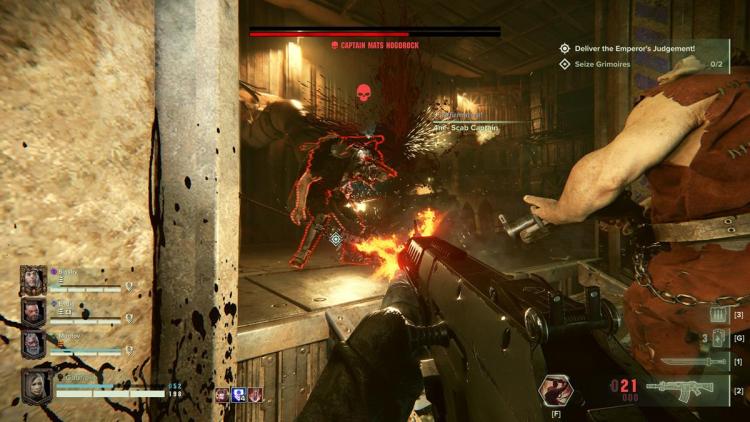The image size is (750, 422).
Task: Select the Deliver the Emperor's Judgement objective
Action: point(631,48)
